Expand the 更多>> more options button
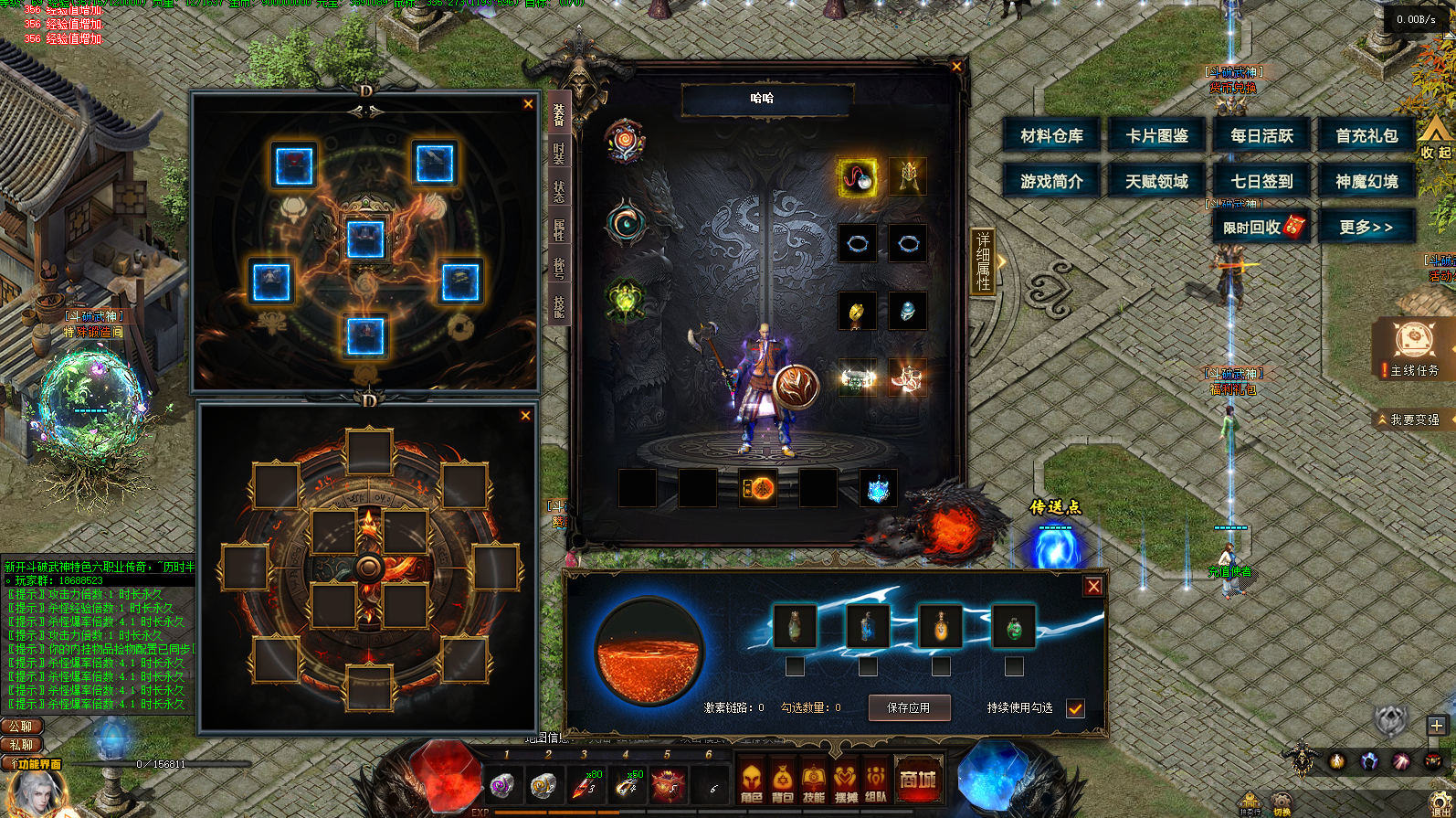The width and height of the screenshot is (1456, 818). point(1366,227)
